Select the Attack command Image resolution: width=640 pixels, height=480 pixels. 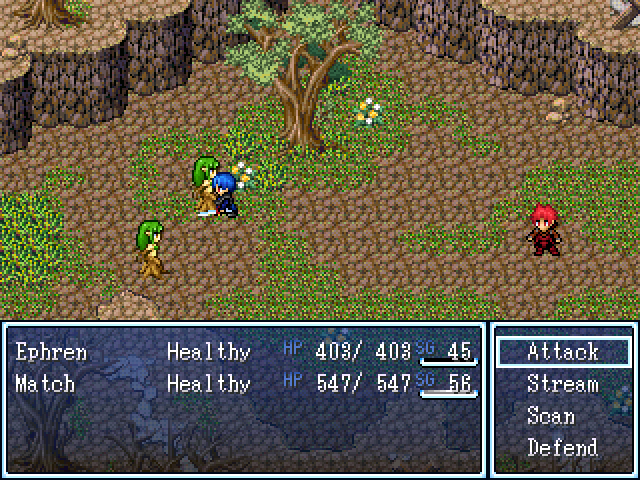tap(563, 352)
